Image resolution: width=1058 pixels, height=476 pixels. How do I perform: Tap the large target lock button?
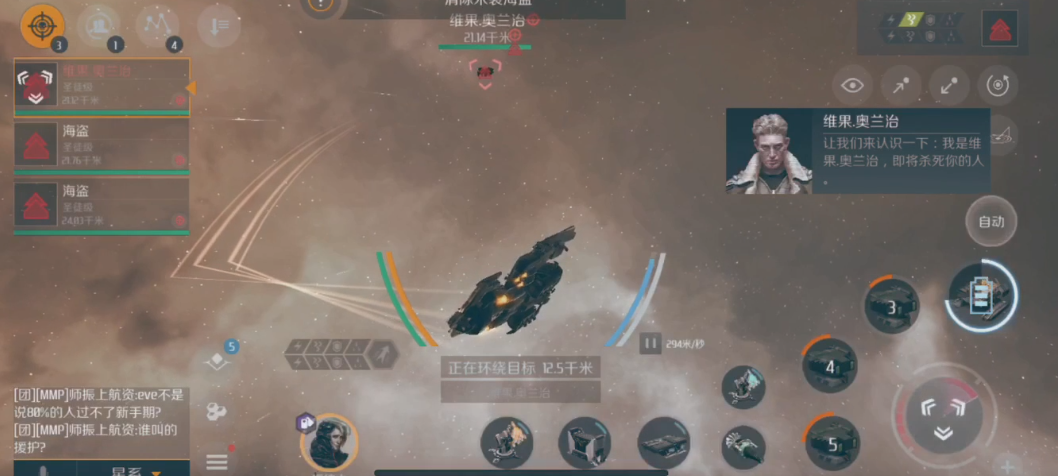pos(942,415)
